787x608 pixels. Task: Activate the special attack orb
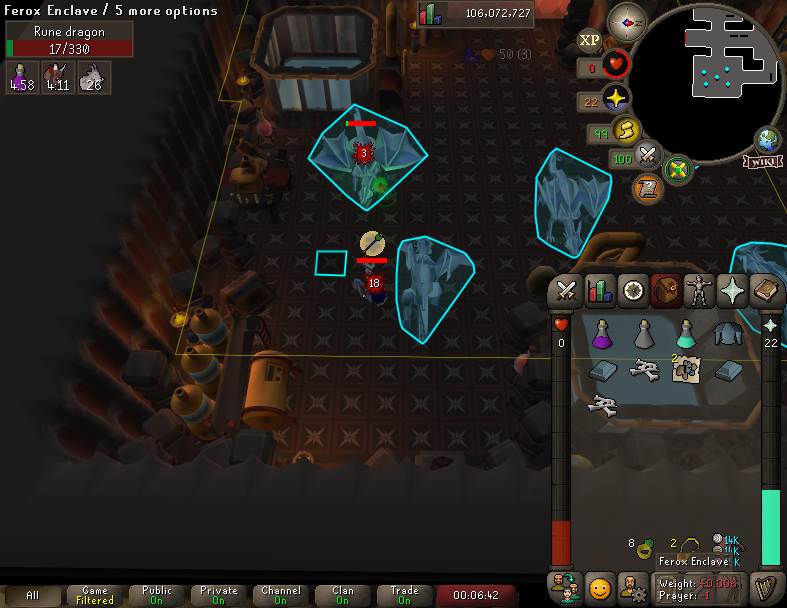(647, 157)
